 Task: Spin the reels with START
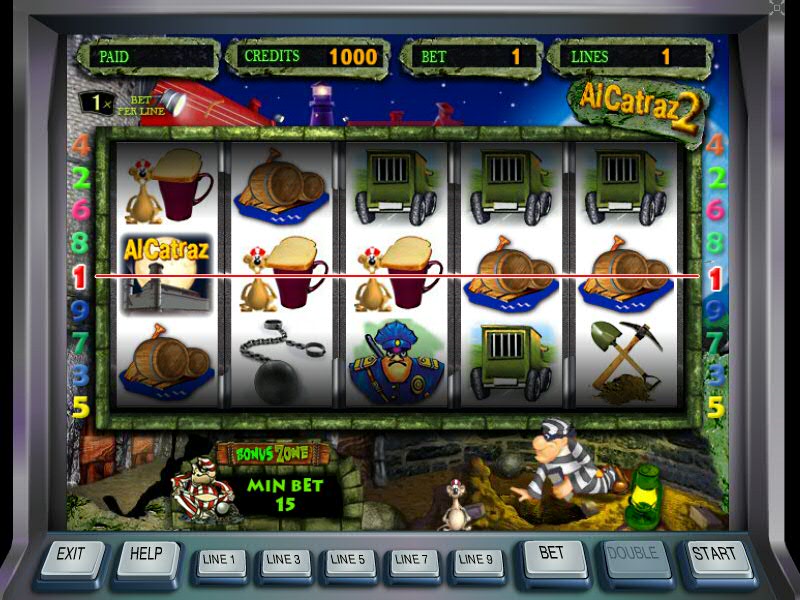point(714,555)
